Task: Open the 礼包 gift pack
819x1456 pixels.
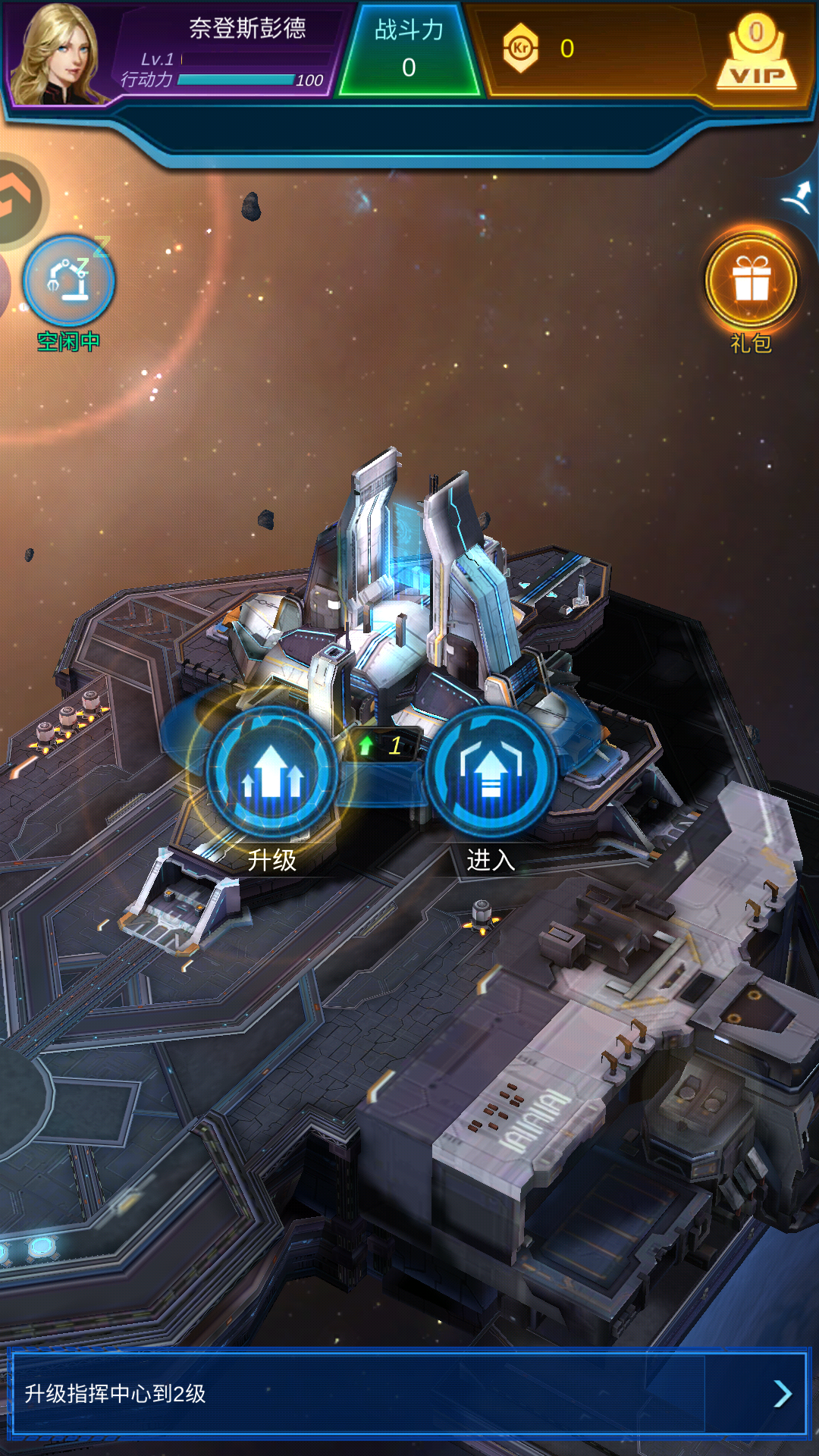Action: (x=751, y=282)
